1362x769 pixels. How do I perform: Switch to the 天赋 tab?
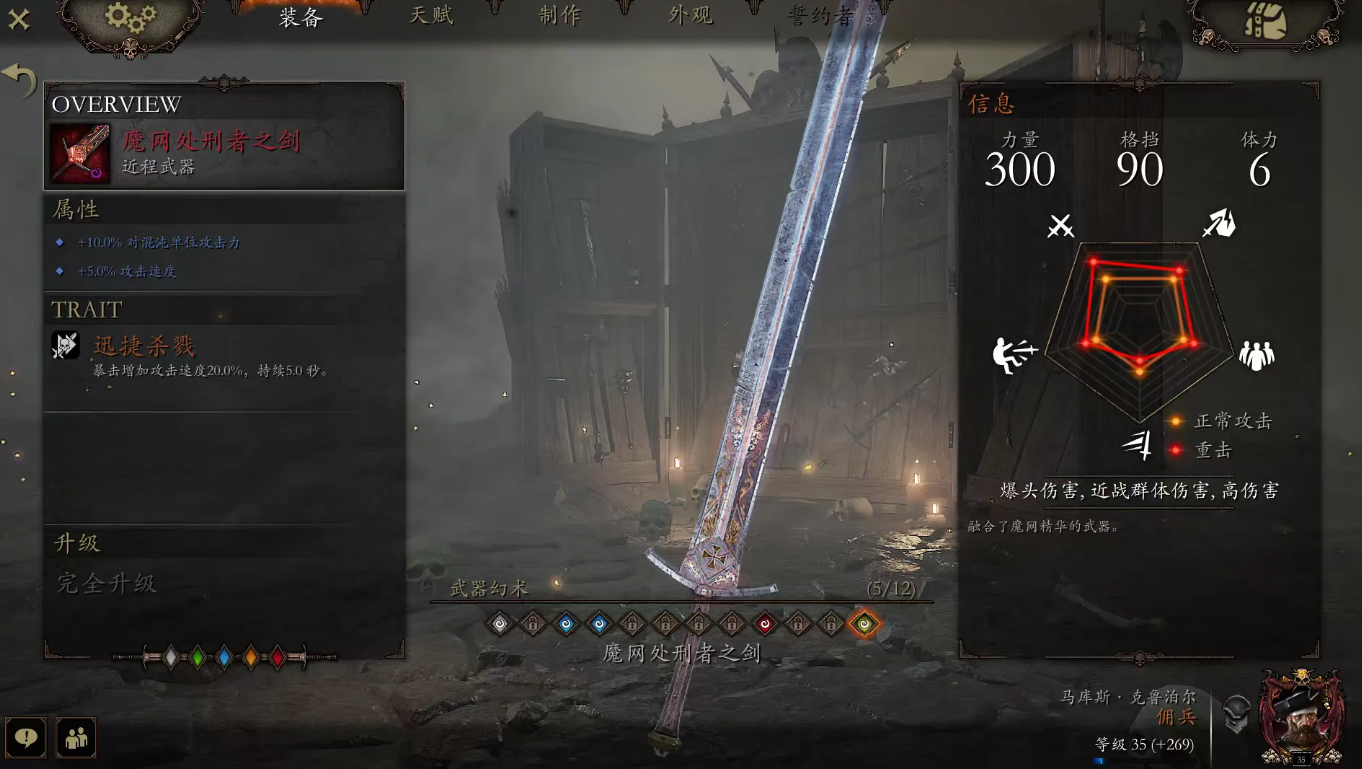point(434,16)
